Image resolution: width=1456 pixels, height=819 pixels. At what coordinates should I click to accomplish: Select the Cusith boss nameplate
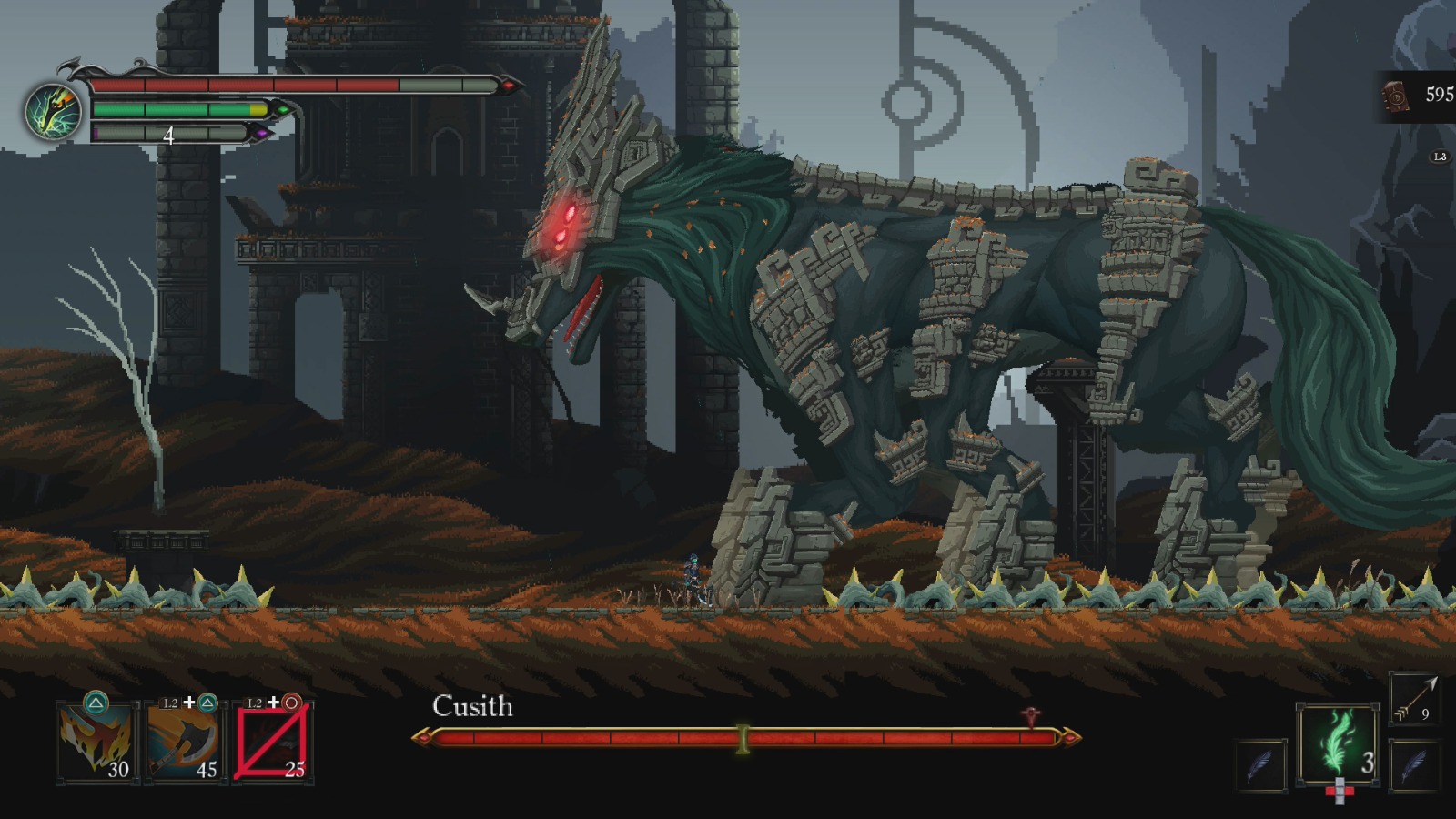472,706
